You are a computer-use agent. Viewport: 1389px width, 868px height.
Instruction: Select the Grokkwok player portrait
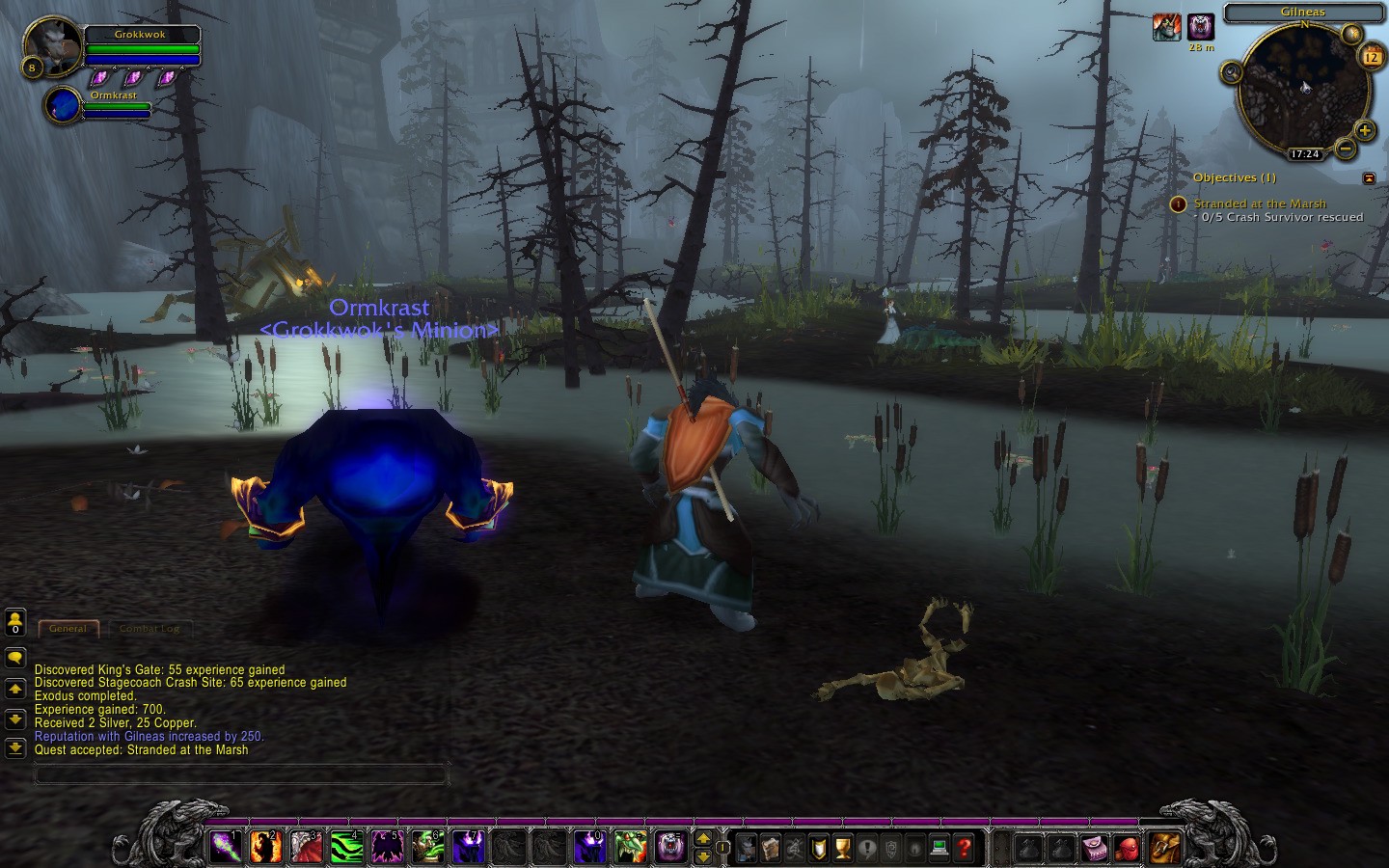click(53, 45)
